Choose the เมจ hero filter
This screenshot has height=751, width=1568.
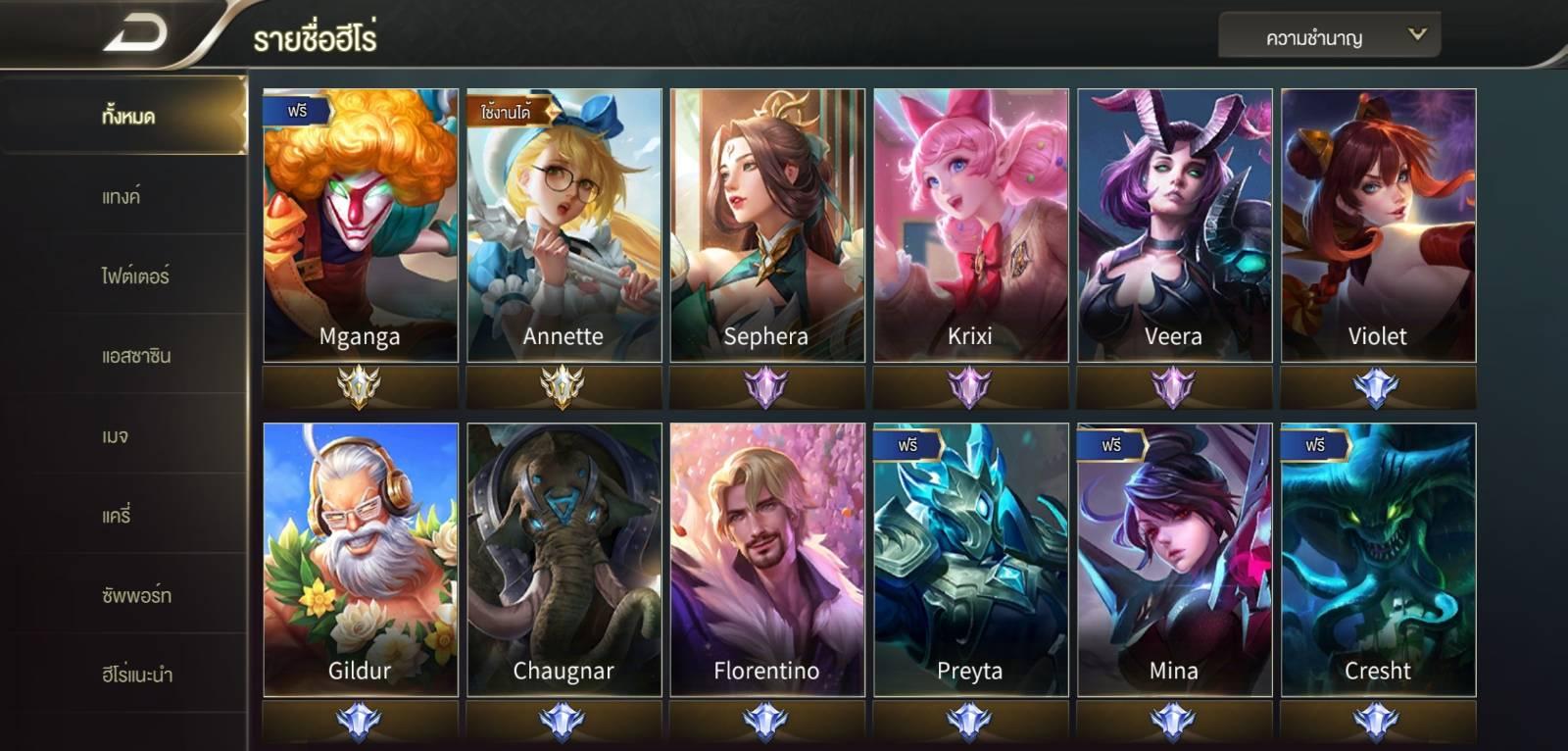115,435
